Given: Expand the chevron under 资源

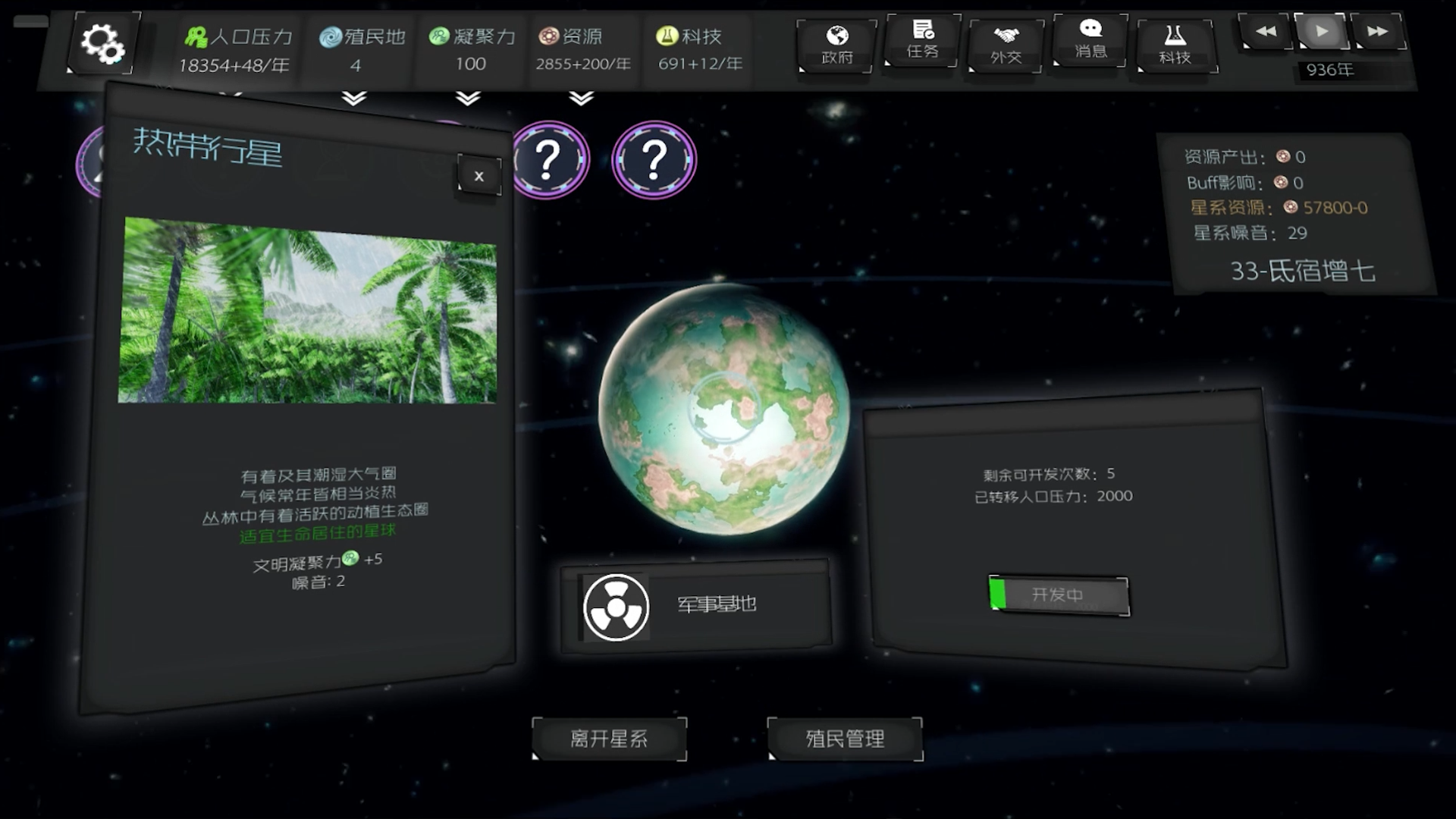Looking at the screenshot, I should 582,98.
